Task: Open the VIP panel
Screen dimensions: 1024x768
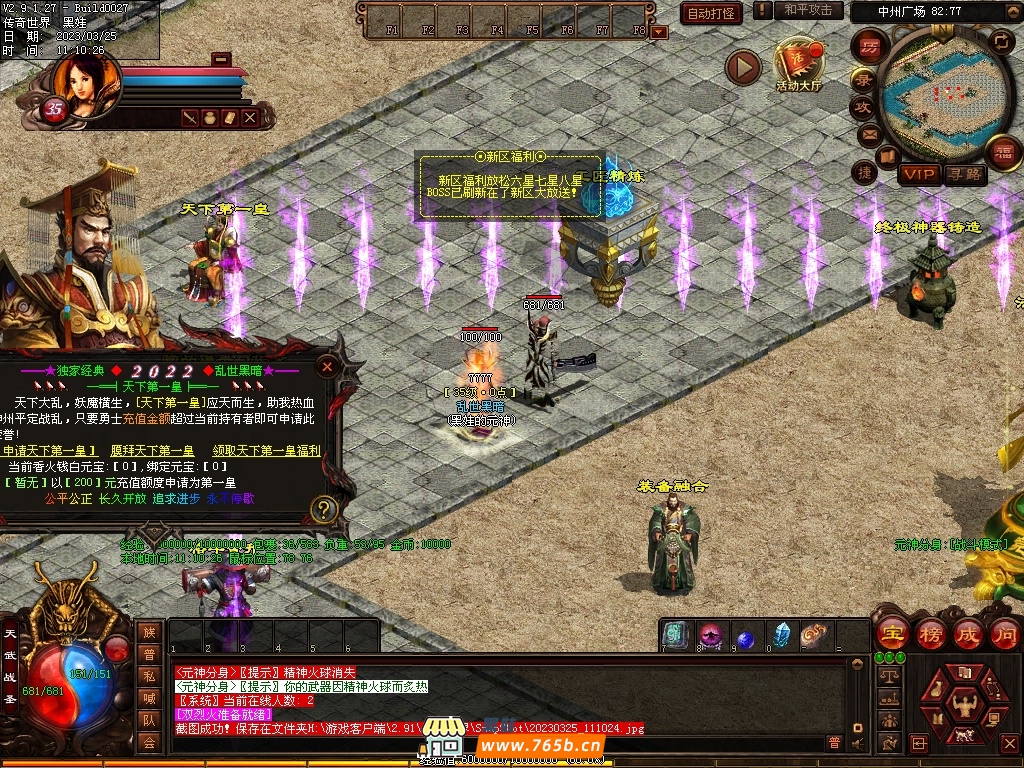Action: 917,174
